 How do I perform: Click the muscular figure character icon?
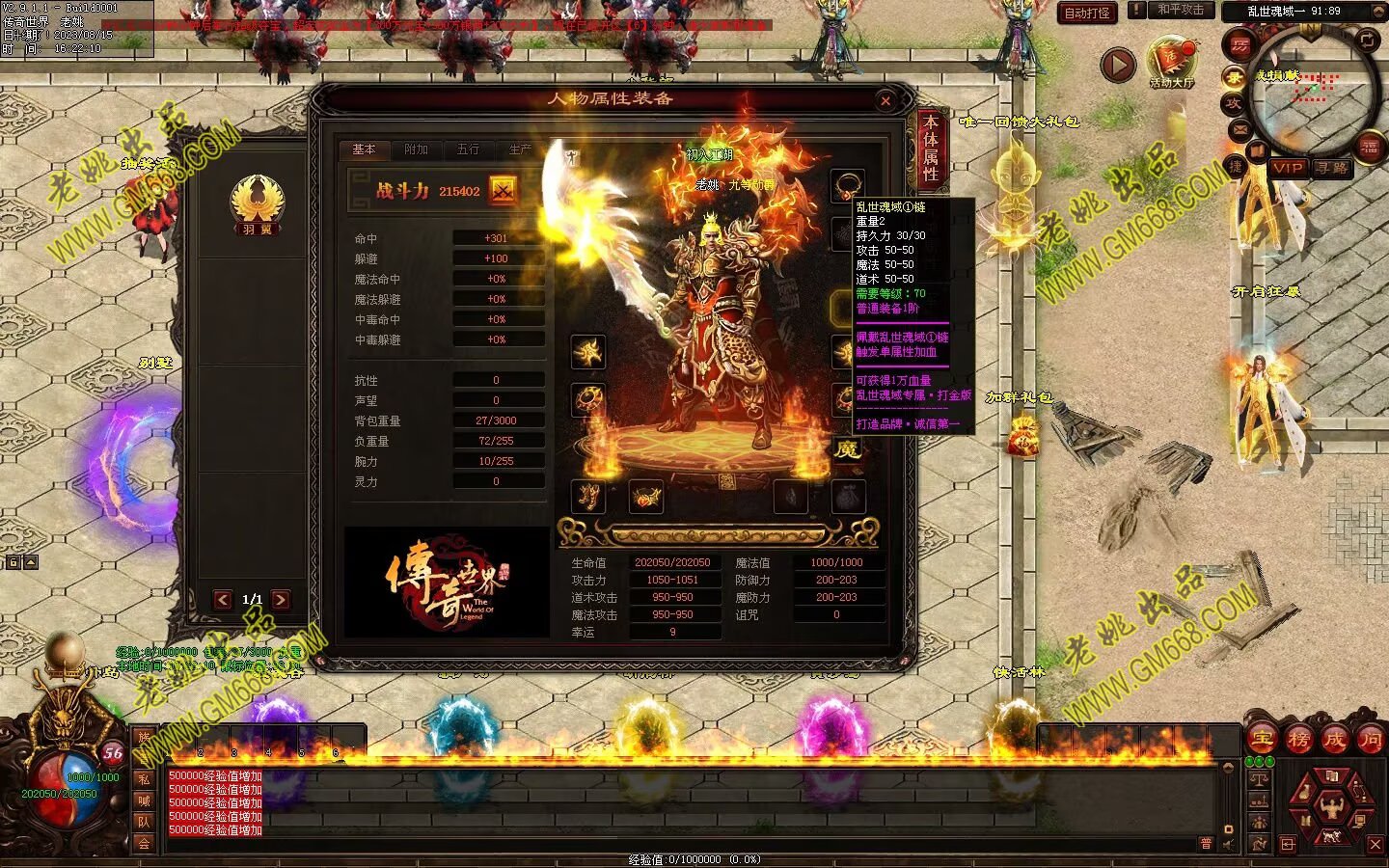tap(1332, 804)
